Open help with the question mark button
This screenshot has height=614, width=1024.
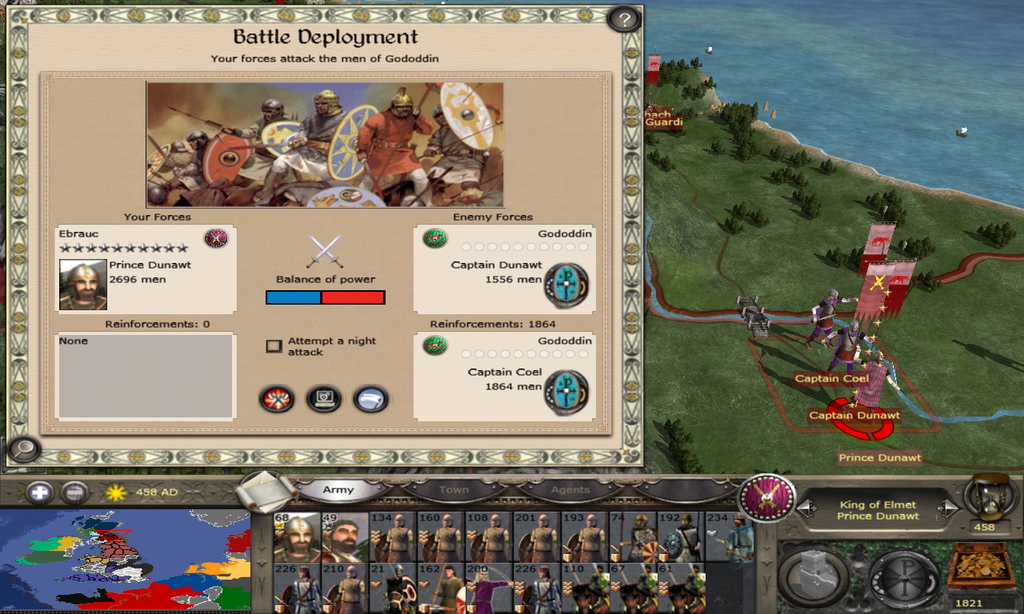point(624,19)
